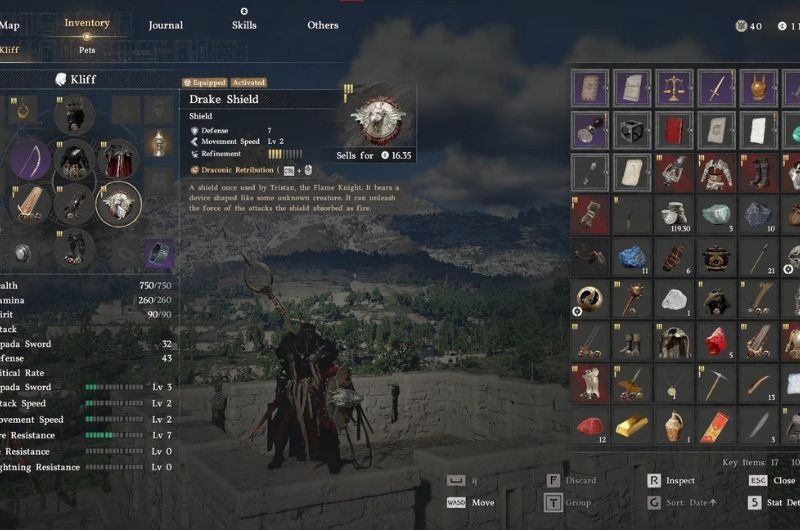The height and width of the screenshot is (530, 800).
Task: Click the red gemstone stack of 5
Action: [x=716, y=342]
